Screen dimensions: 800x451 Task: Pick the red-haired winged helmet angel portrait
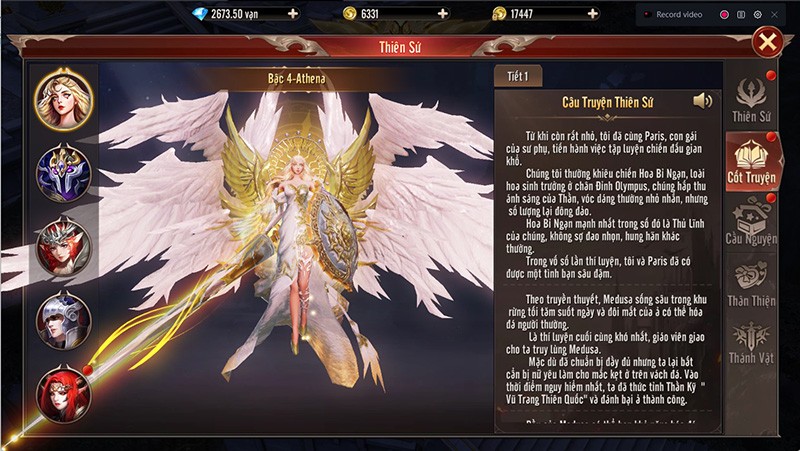click(64, 246)
